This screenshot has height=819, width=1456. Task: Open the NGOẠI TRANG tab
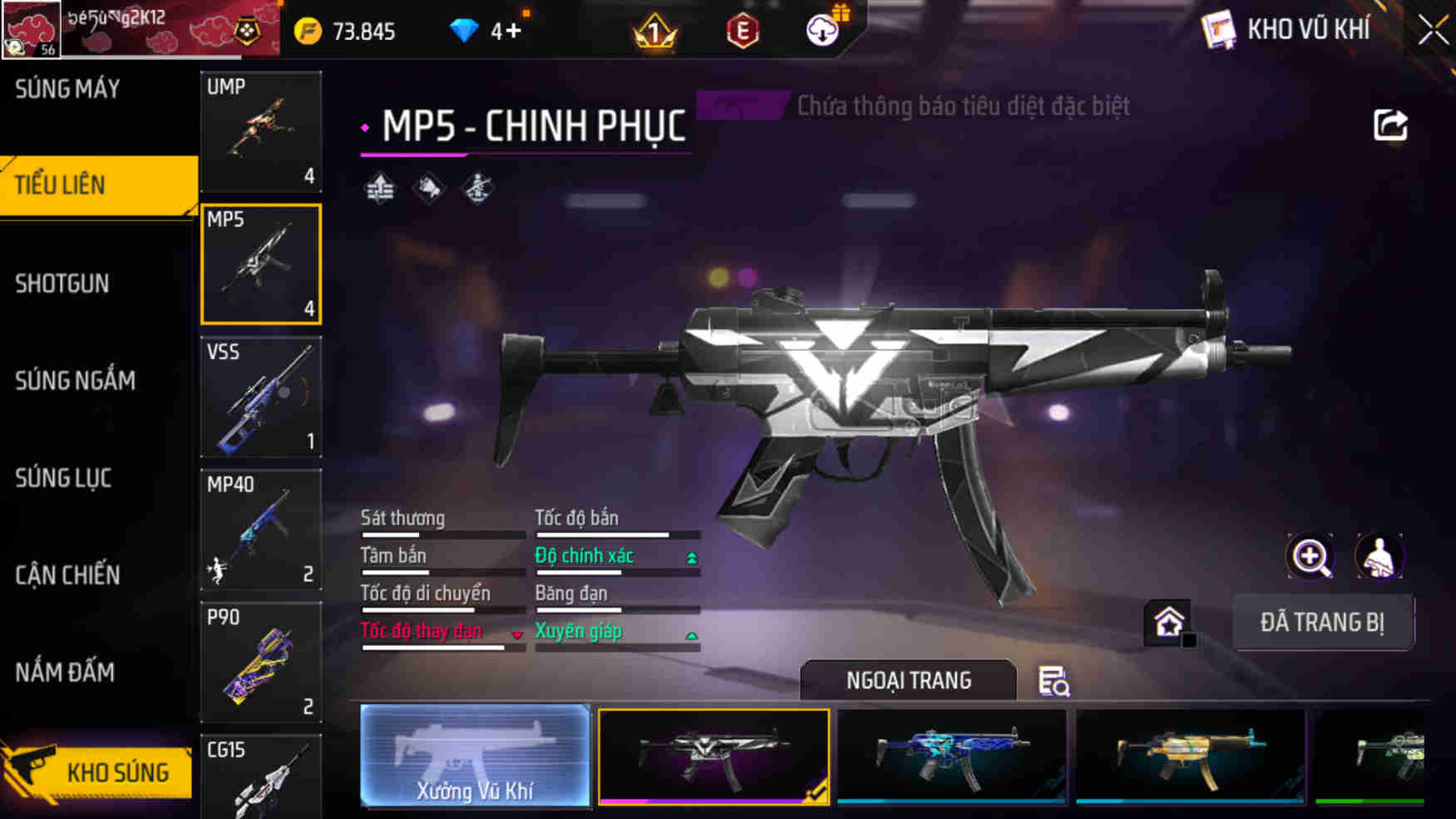click(x=907, y=680)
